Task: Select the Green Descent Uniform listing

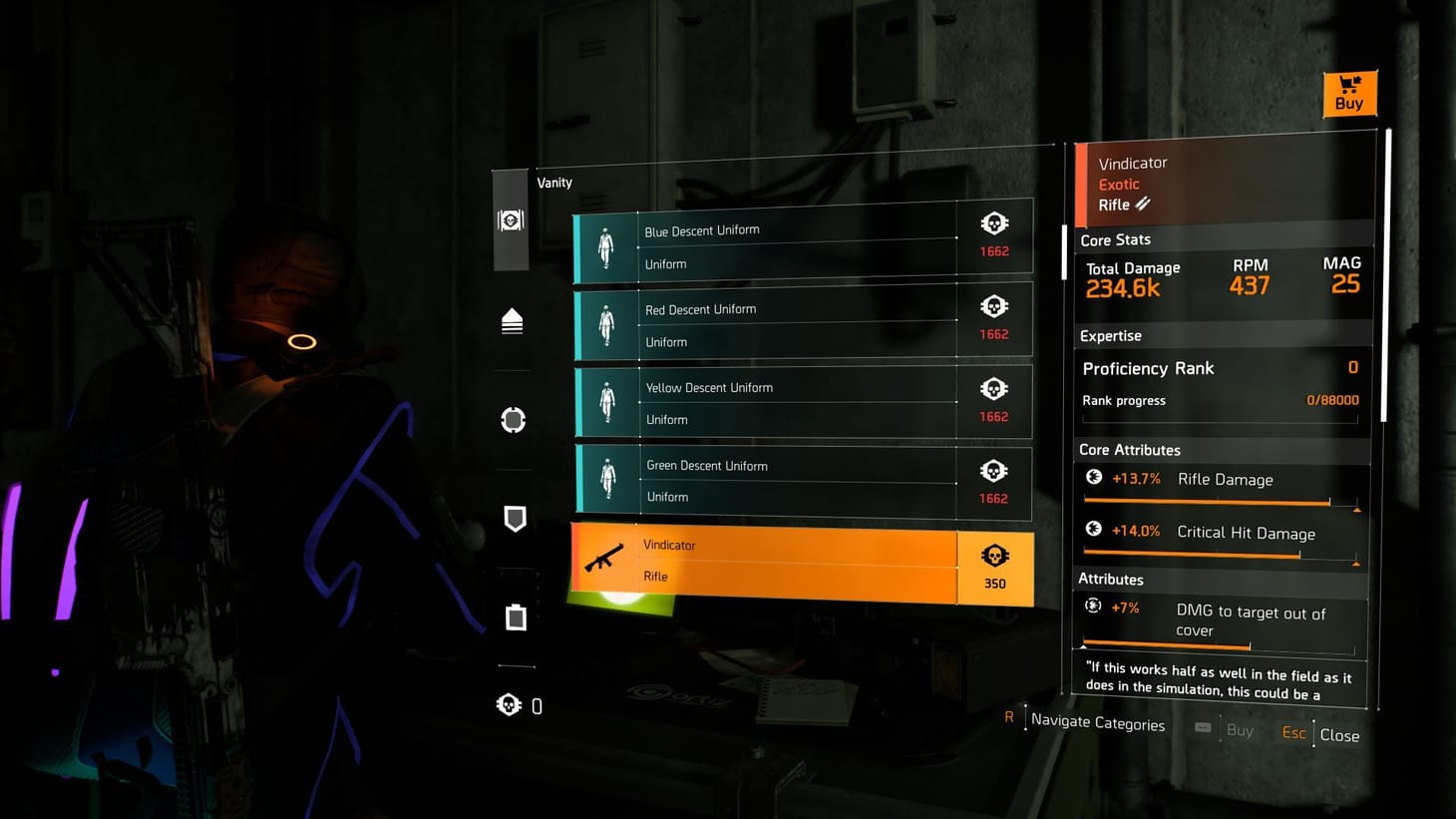Action: [x=798, y=482]
